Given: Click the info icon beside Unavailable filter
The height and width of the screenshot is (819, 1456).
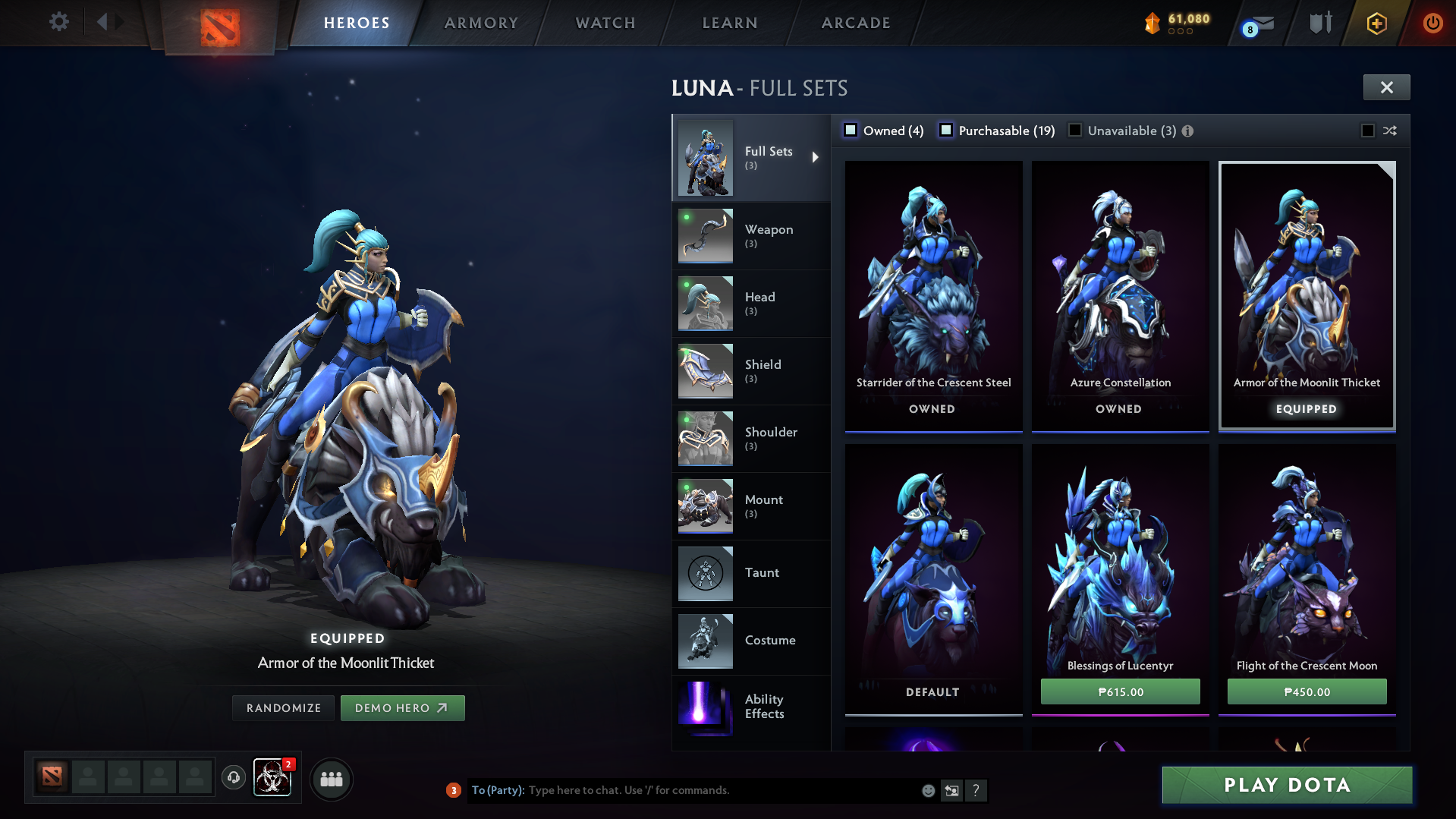Looking at the screenshot, I should pyautogui.click(x=1187, y=131).
